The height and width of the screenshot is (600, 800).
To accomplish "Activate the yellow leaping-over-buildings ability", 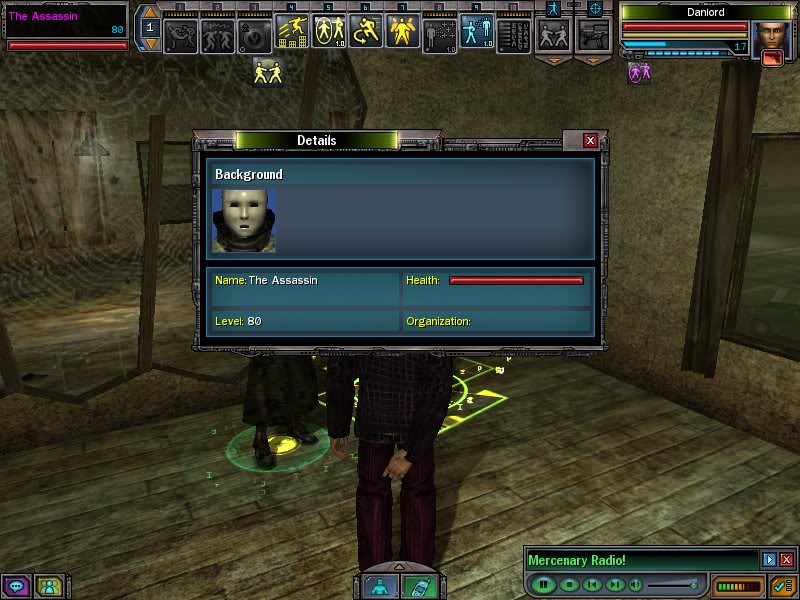I will pyautogui.click(x=292, y=33).
